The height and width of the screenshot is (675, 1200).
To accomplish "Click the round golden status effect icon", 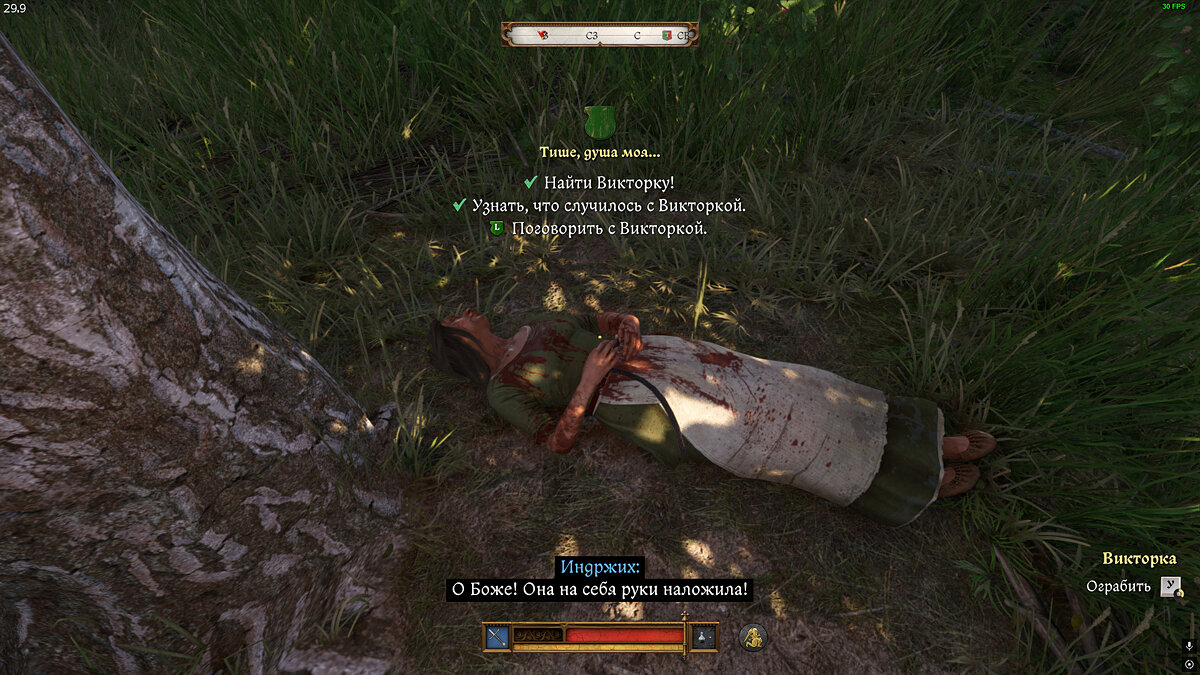I will point(753,636).
